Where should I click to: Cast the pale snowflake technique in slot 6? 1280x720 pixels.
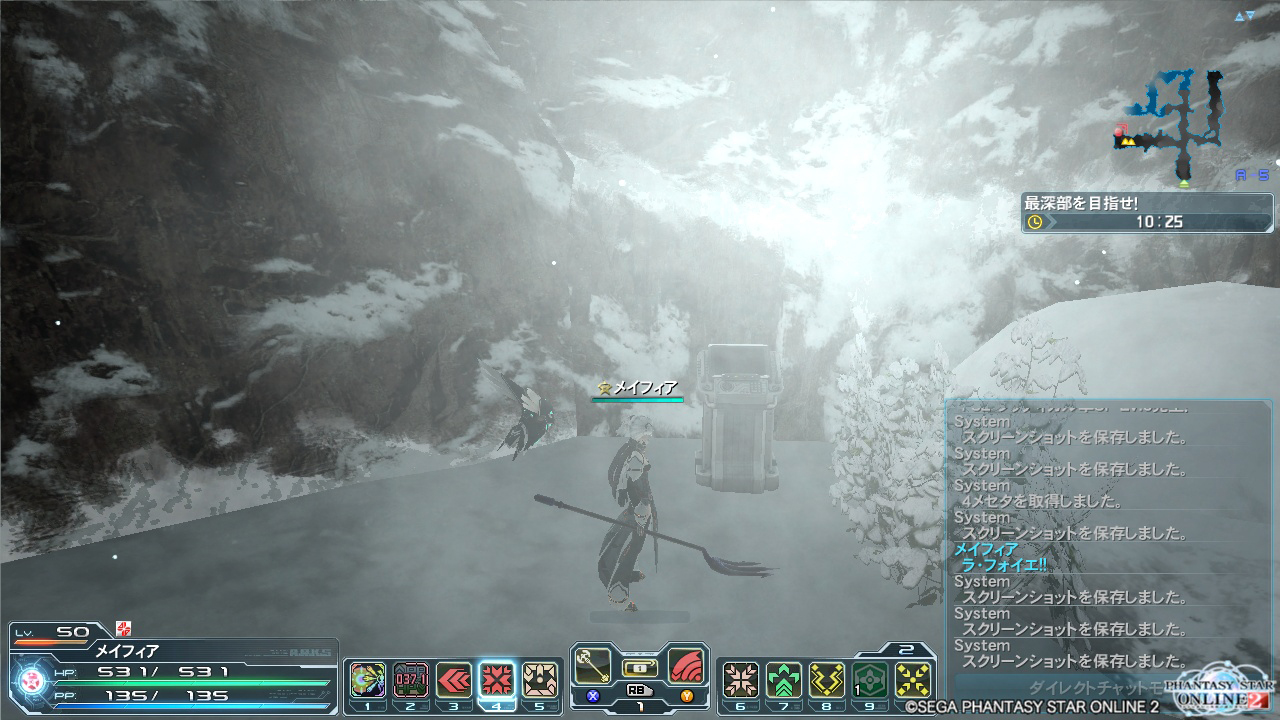point(741,680)
